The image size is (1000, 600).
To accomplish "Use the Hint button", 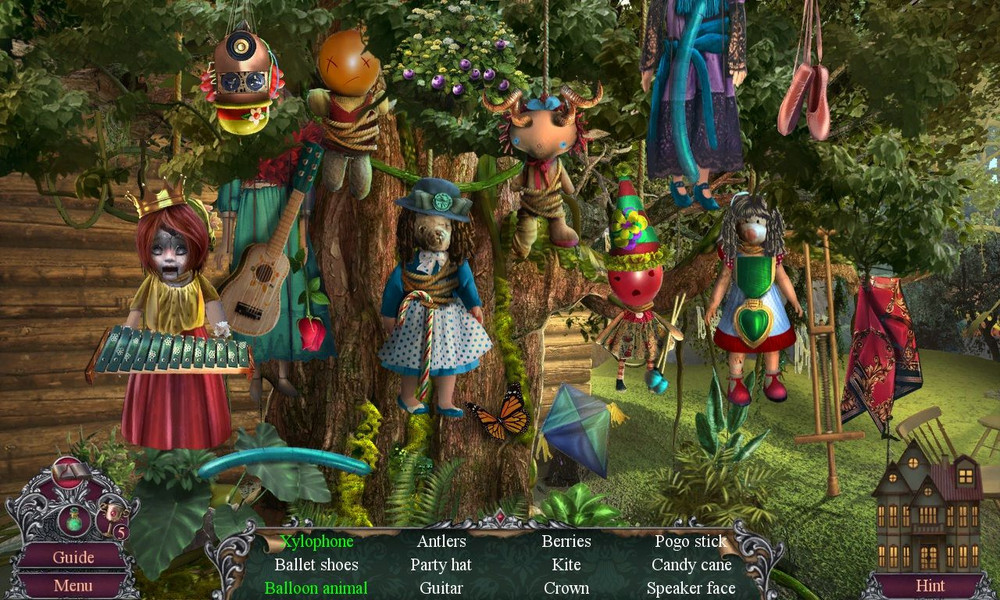I will tap(930, 585).
